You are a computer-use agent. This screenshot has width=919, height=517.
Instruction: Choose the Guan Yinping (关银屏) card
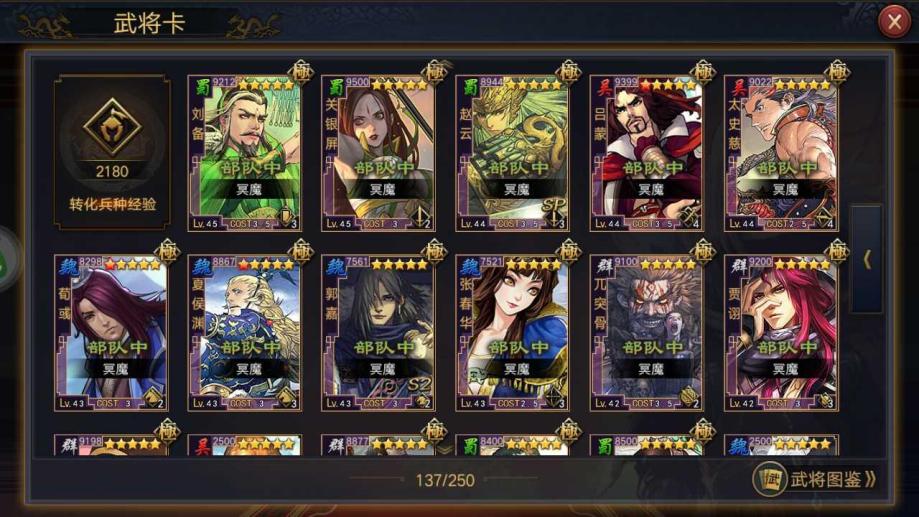click(378, 153)
